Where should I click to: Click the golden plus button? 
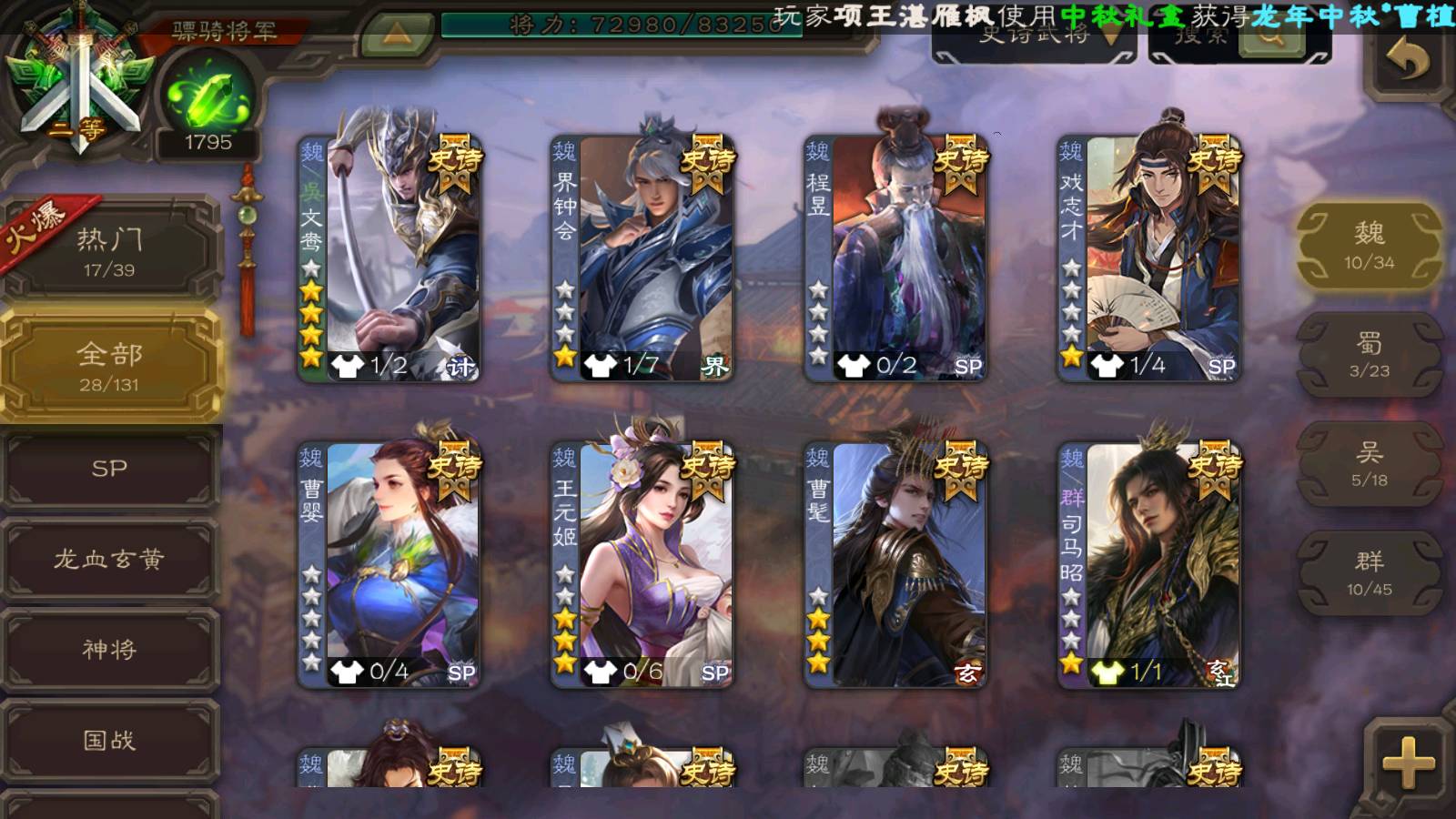pos(1407,763)
